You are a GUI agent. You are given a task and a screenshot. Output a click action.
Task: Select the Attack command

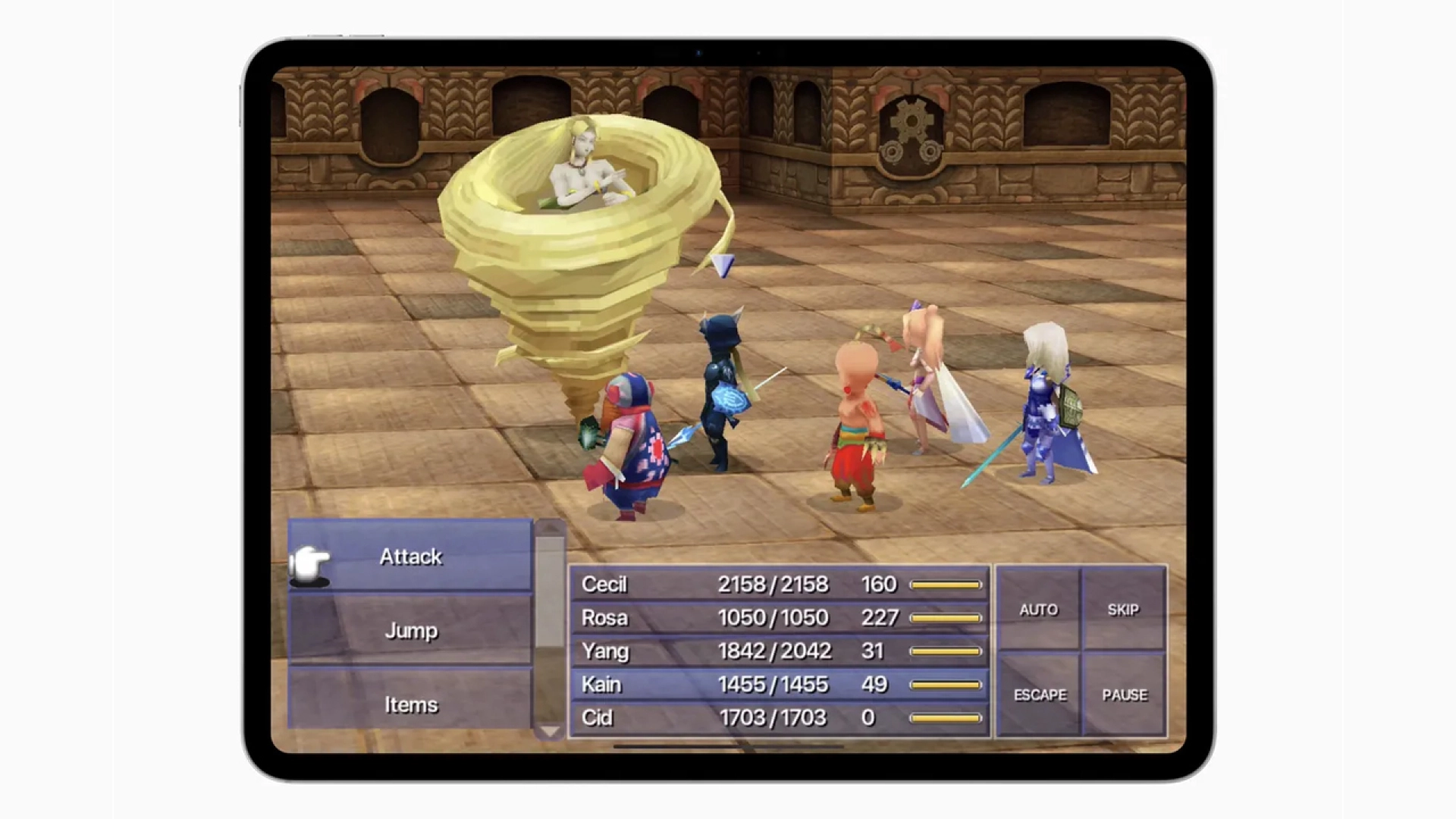[410, 556]
